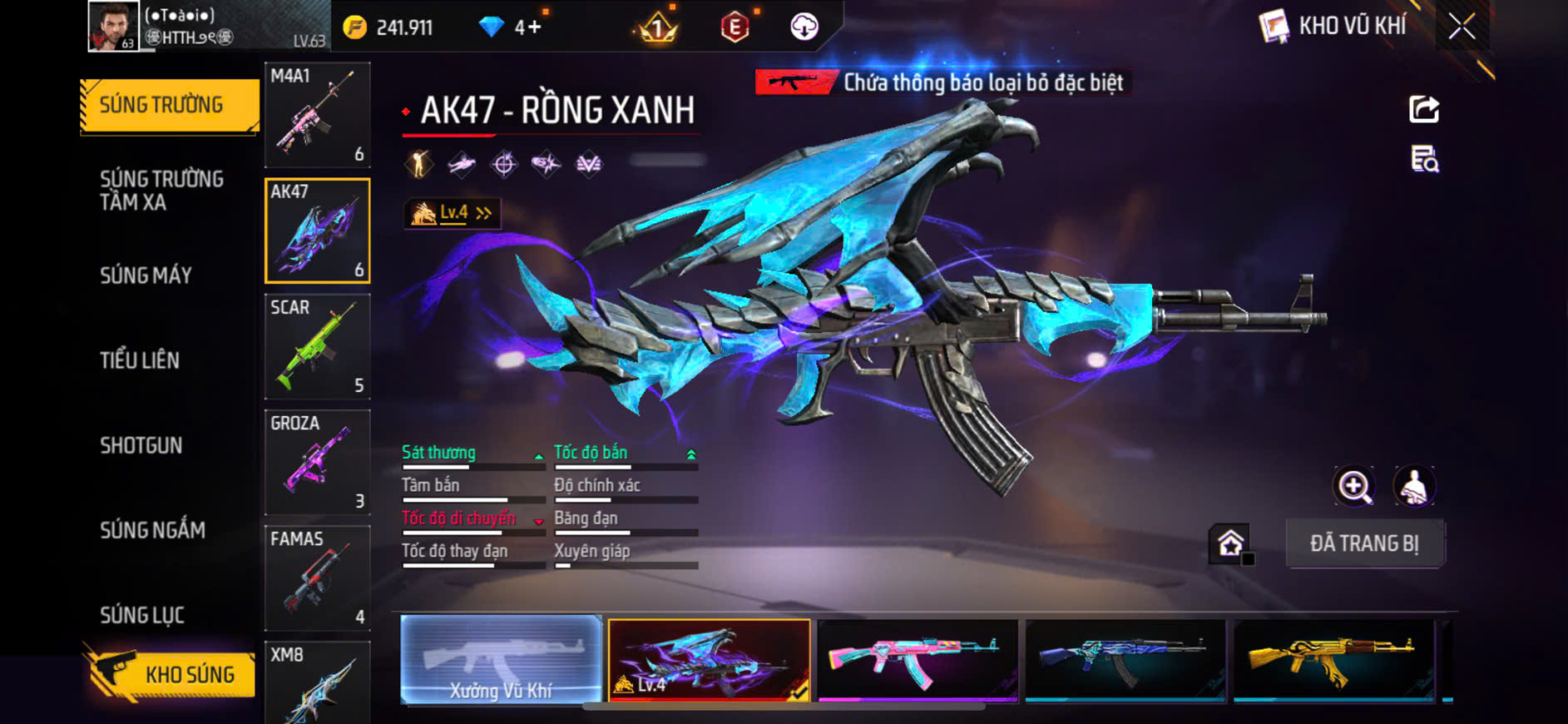Select the FAMAS weapon tile
The height and width of the screenshot is (724, 1568).
point(317,578)
